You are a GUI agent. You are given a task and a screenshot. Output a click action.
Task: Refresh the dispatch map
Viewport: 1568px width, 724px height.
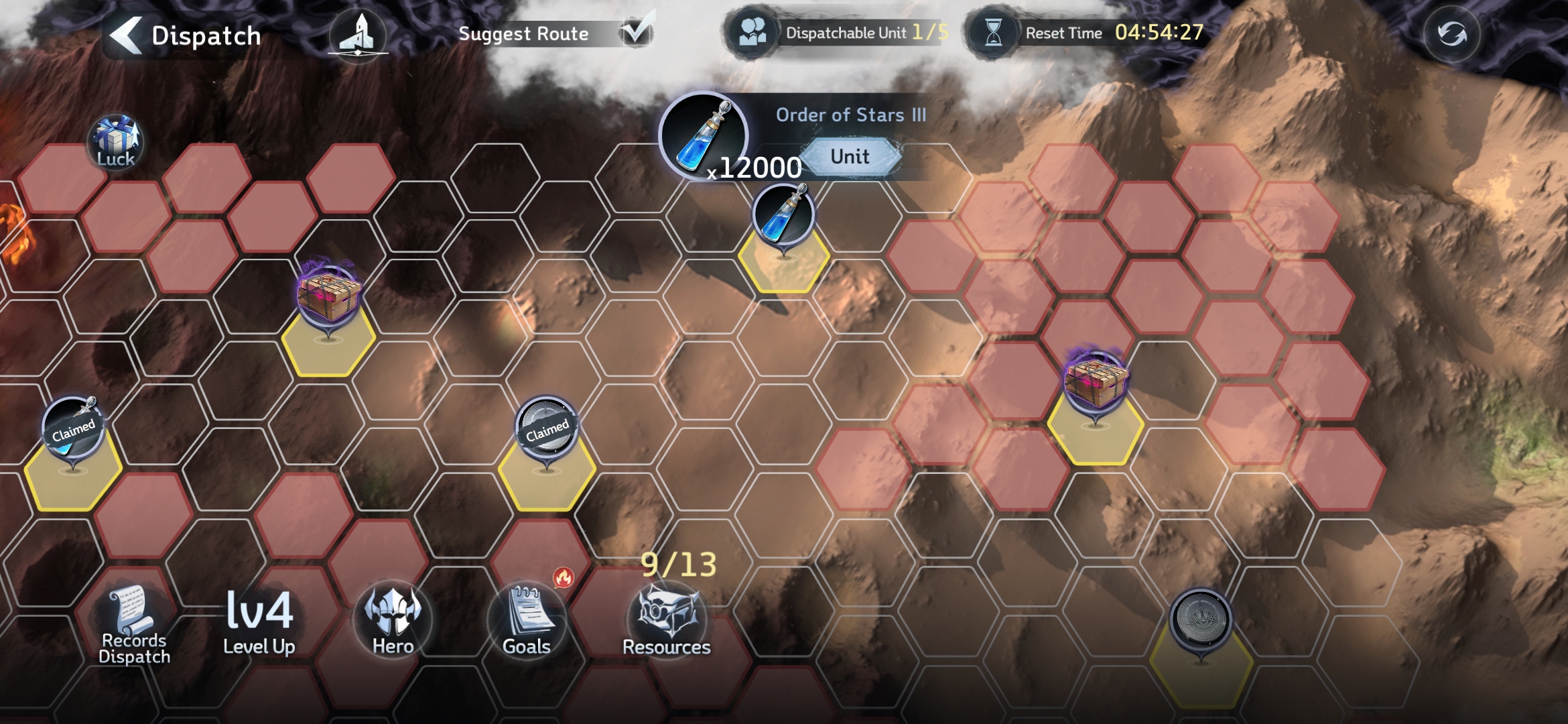[1451, 34]
